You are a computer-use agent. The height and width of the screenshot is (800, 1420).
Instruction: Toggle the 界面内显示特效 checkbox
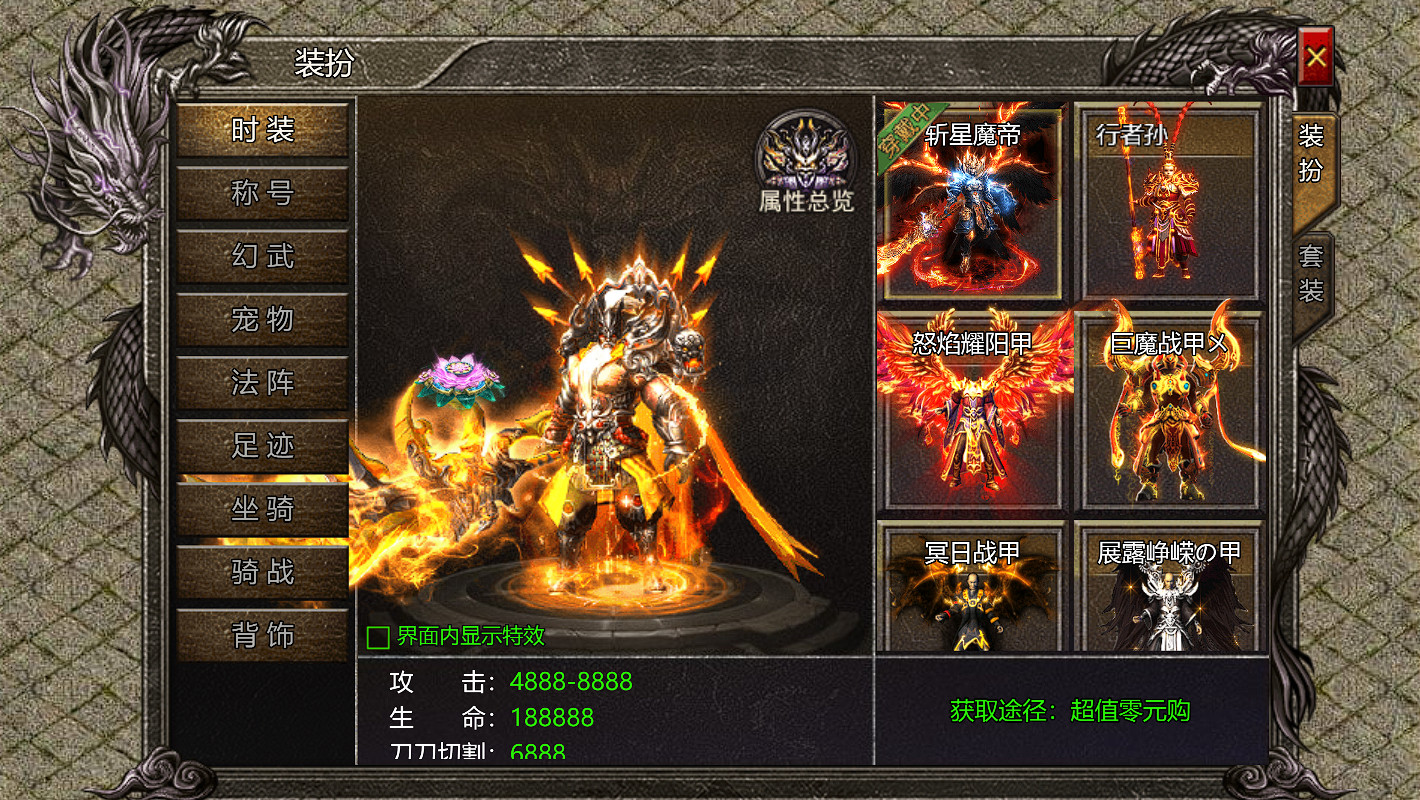[378, 637]
